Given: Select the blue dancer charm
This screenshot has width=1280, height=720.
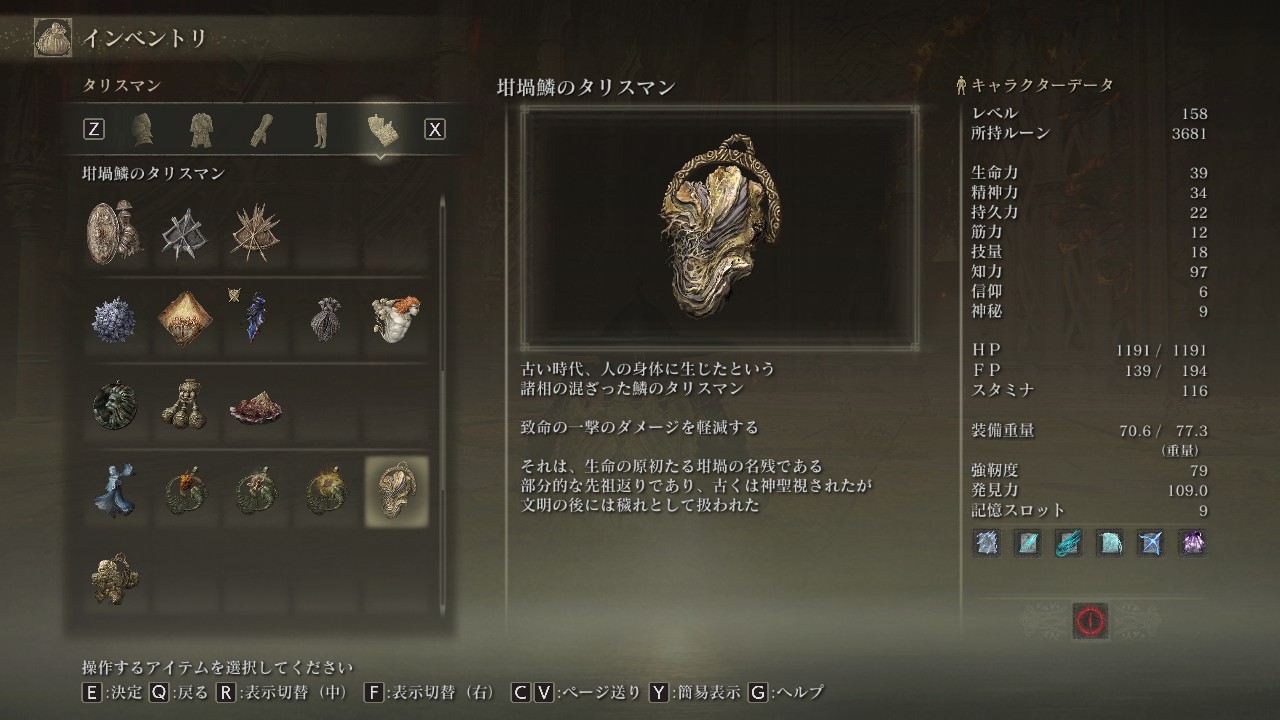Looking at the screenshot, I should coord(114,491).
